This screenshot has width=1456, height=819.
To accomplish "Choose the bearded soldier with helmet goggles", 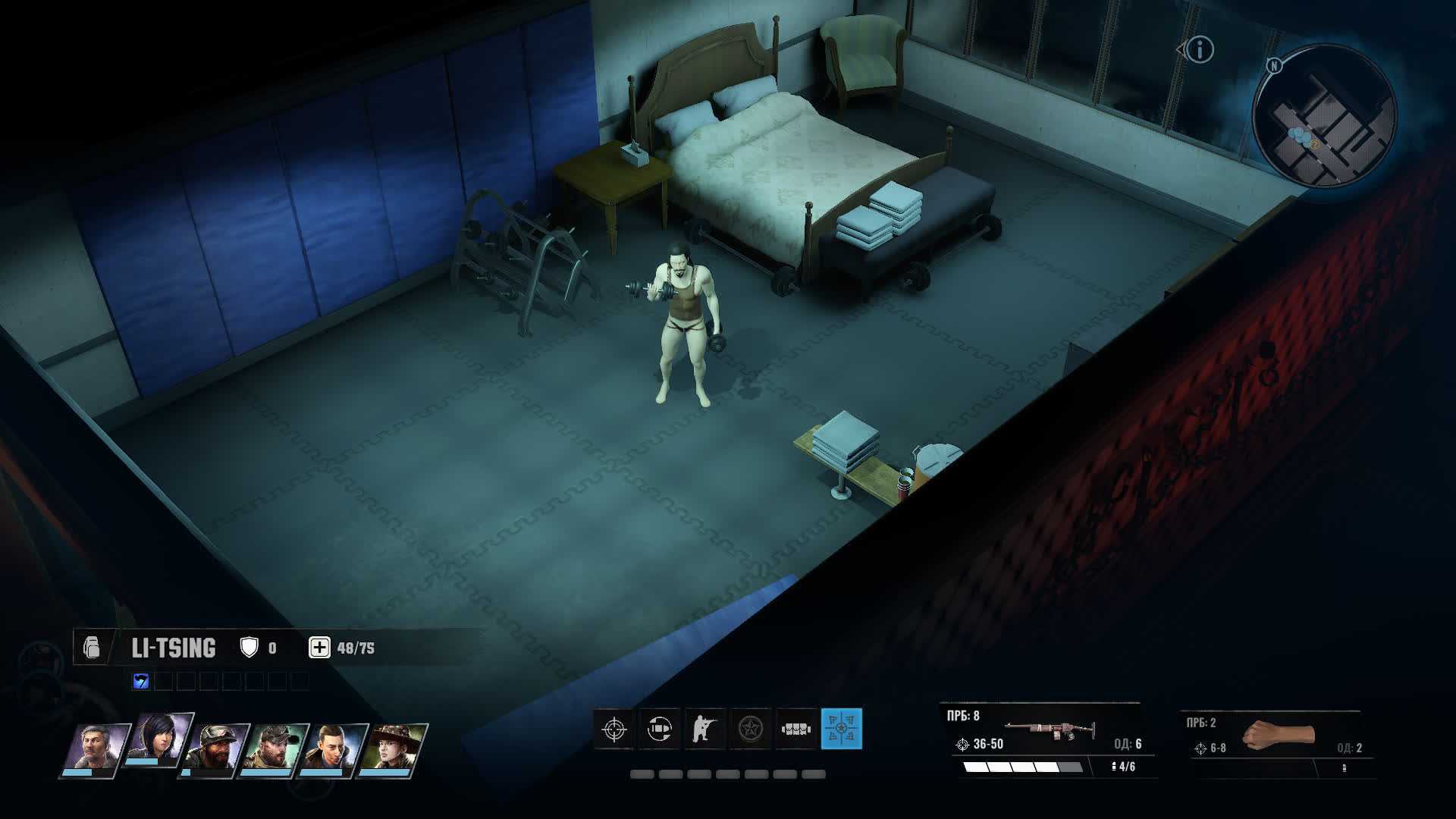I will pyautogui.click(x=216, y=748).
